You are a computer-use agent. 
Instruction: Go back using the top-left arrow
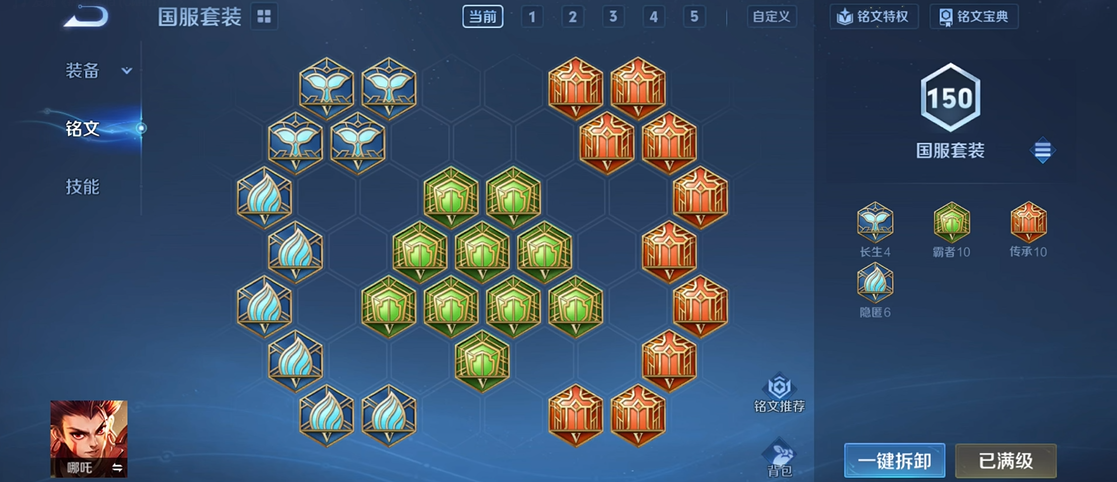click(x=86, y=17)
